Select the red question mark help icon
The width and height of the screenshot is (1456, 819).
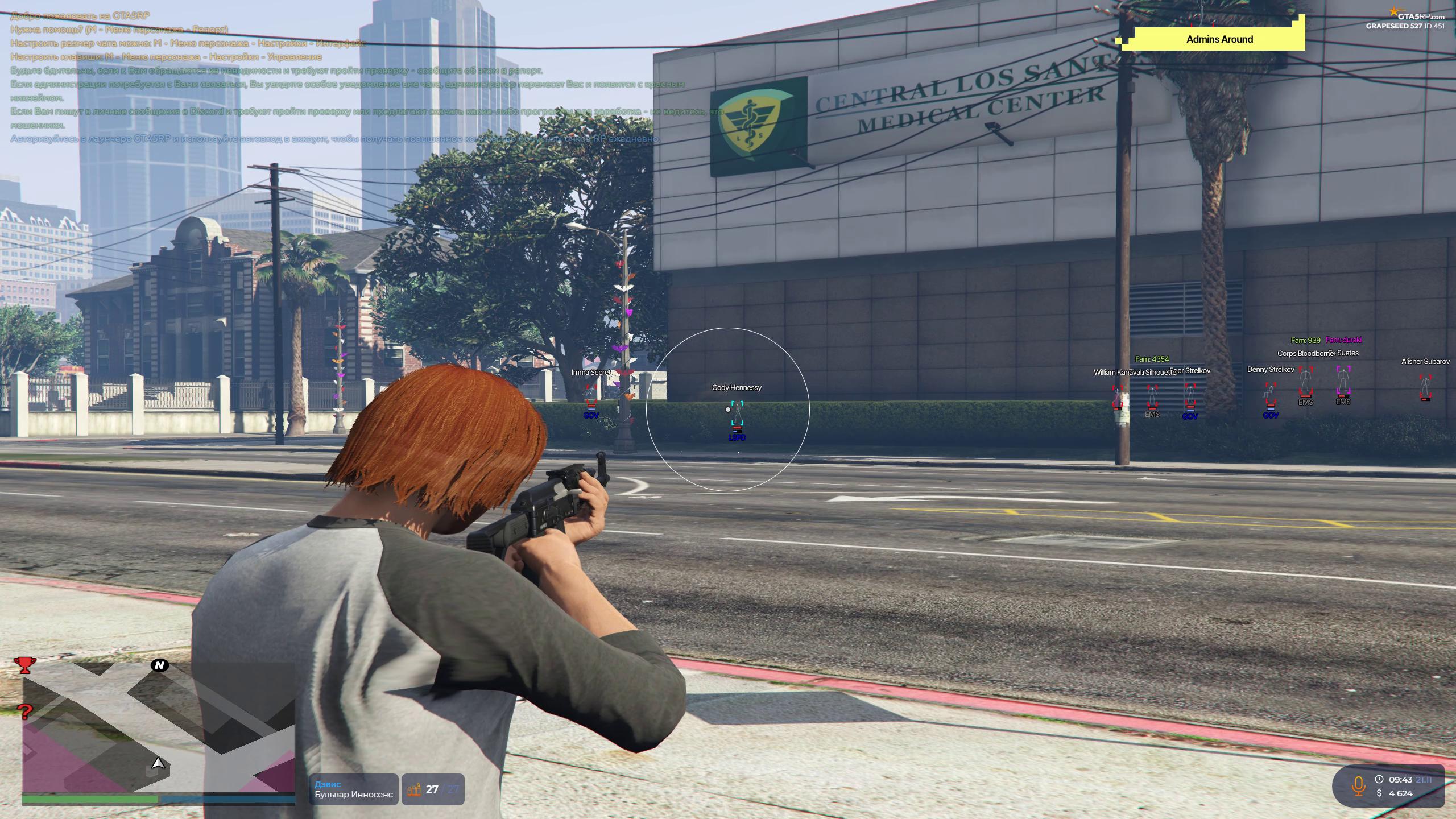[25, 712]
